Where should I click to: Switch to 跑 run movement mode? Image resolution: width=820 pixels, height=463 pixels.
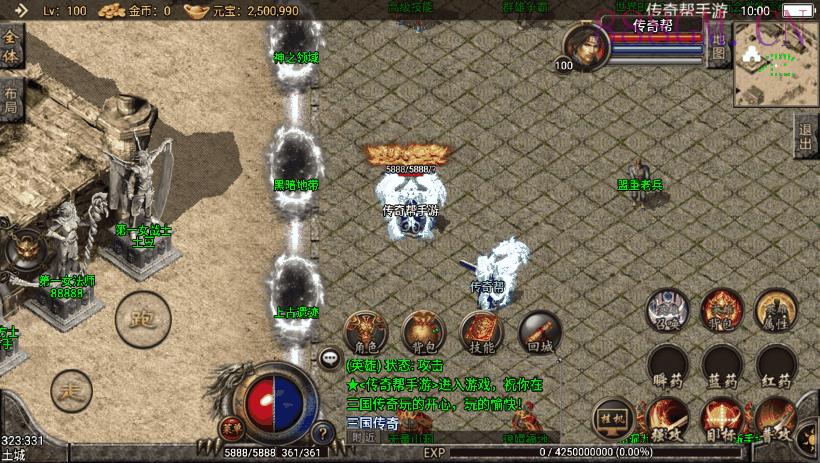pyautogui.click(x=141, y=319)
